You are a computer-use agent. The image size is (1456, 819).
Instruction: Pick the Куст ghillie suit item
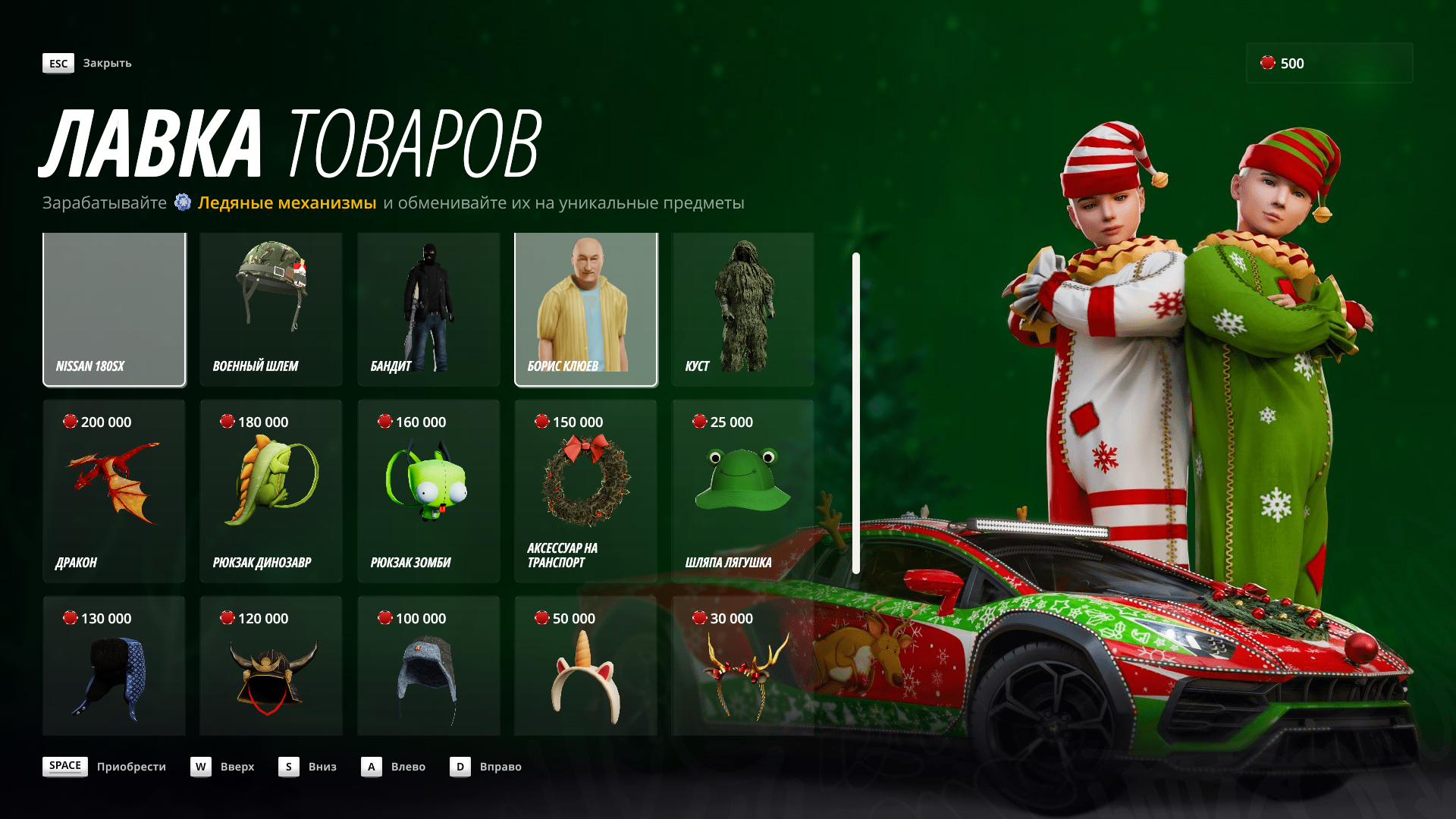[x=742, y=309]
